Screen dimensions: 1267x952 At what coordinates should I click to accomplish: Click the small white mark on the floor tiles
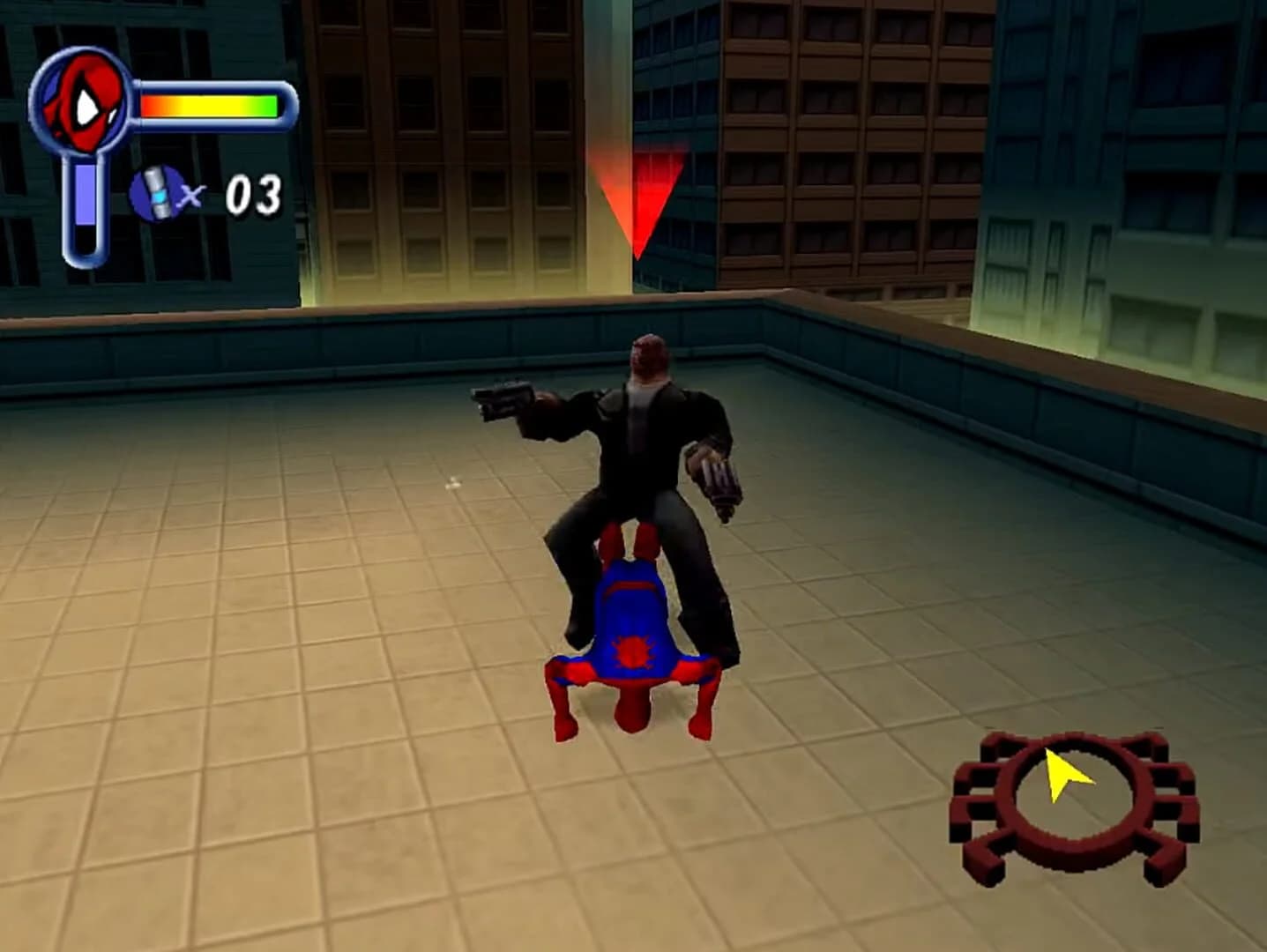point(452,482)
